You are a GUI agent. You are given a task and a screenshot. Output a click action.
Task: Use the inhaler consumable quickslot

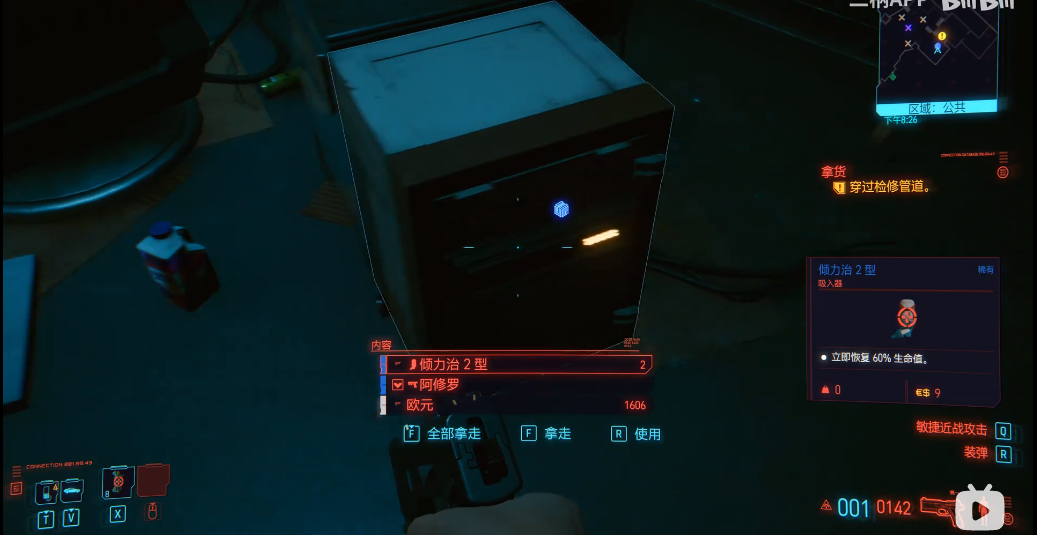pyautogui.click(x=118, y=483)
